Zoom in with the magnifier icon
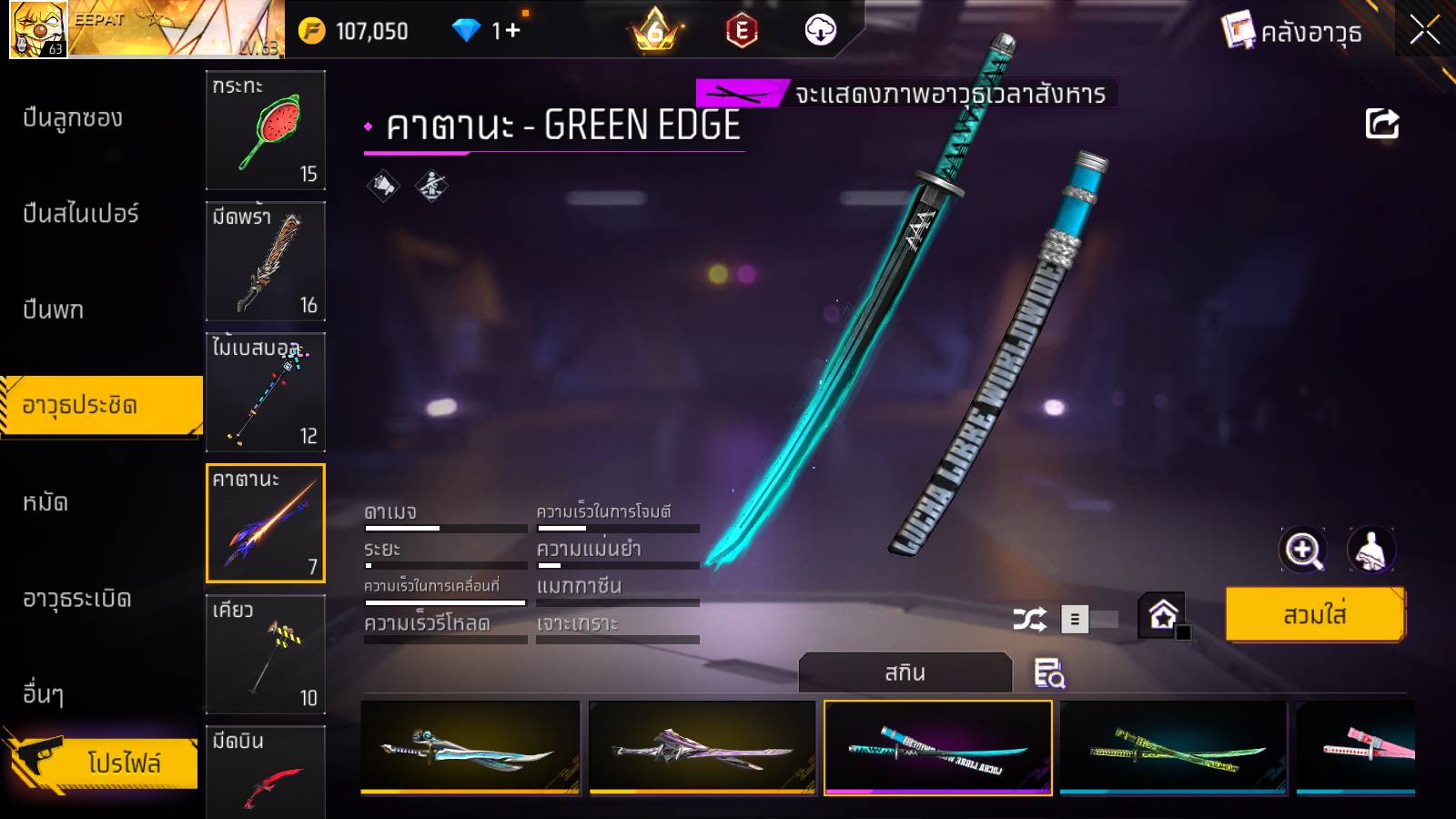 pyautogui.click(x=1303, y=550)
